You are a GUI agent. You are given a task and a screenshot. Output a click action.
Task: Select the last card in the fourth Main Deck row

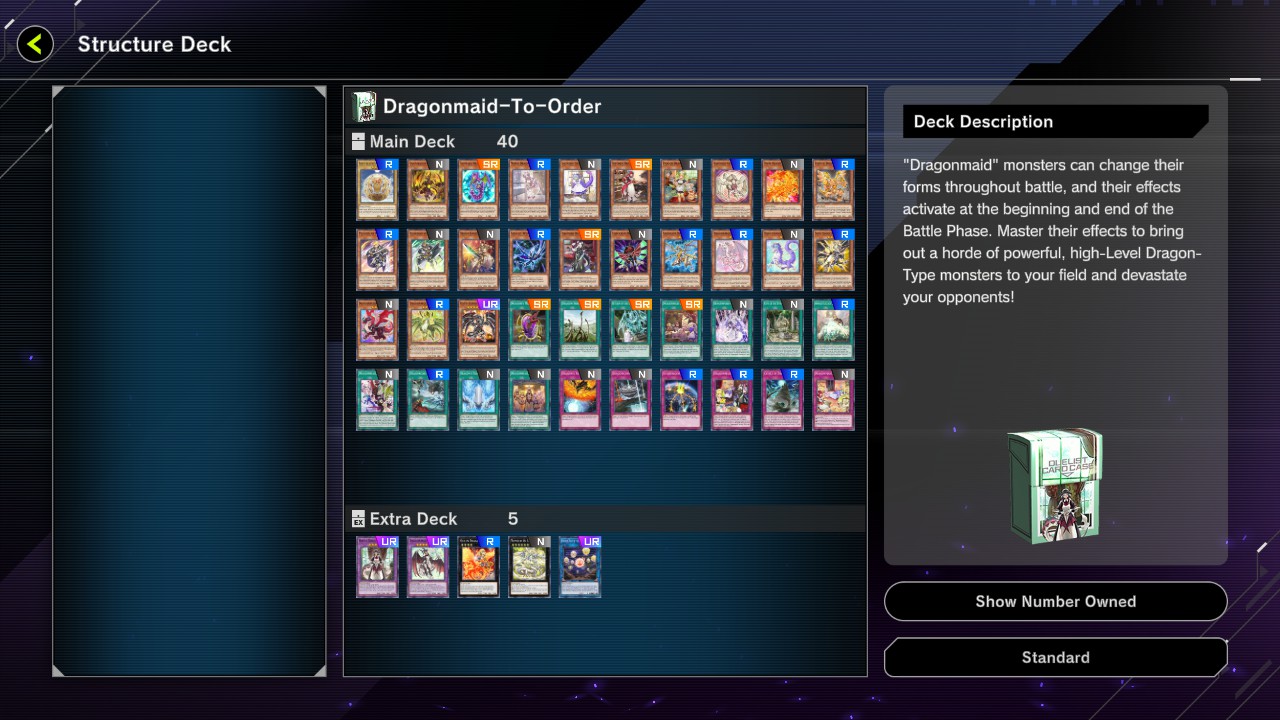pyautogui.click(x=833, y=400)
